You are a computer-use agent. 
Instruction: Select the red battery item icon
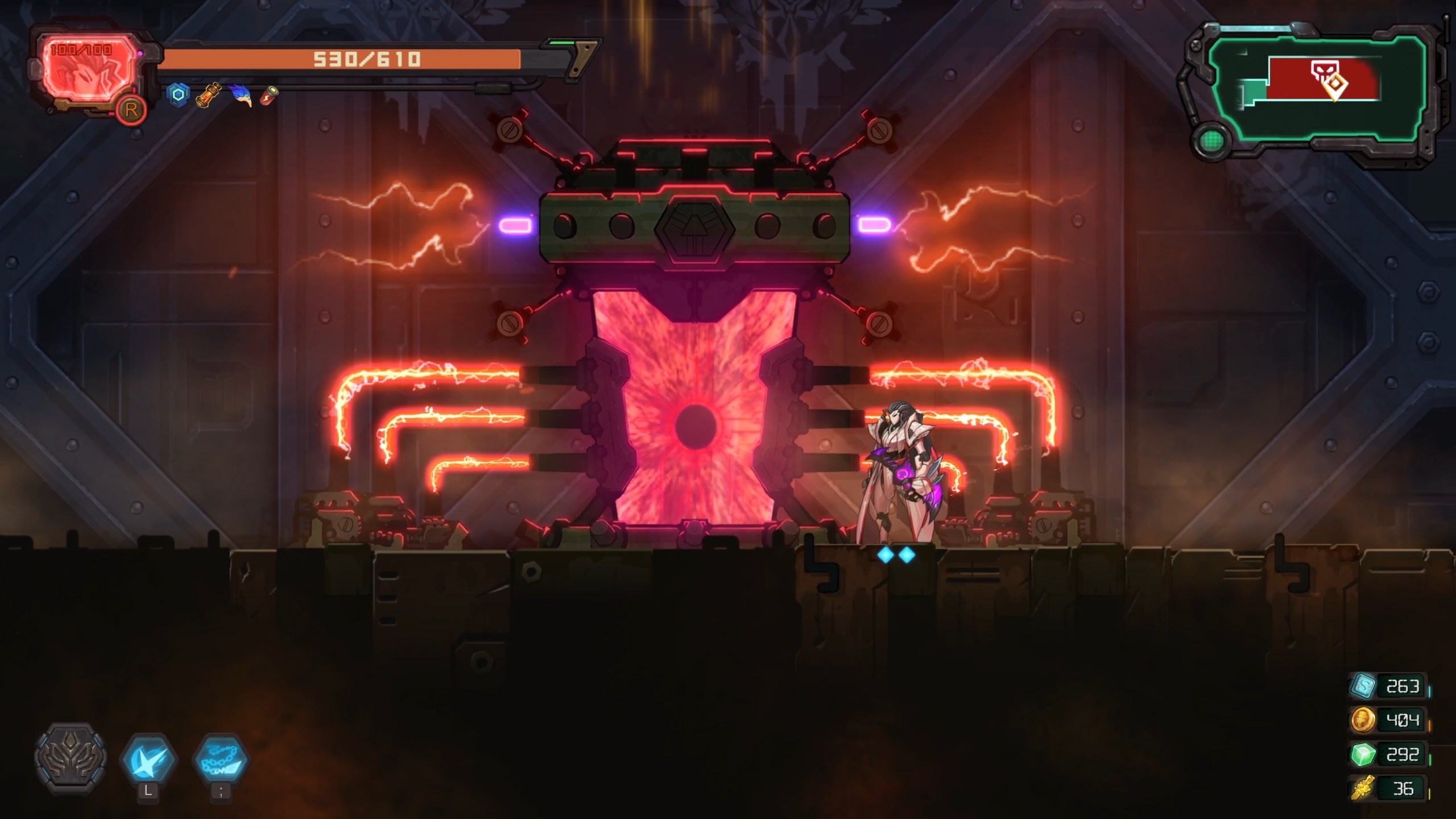pos(270,95)
